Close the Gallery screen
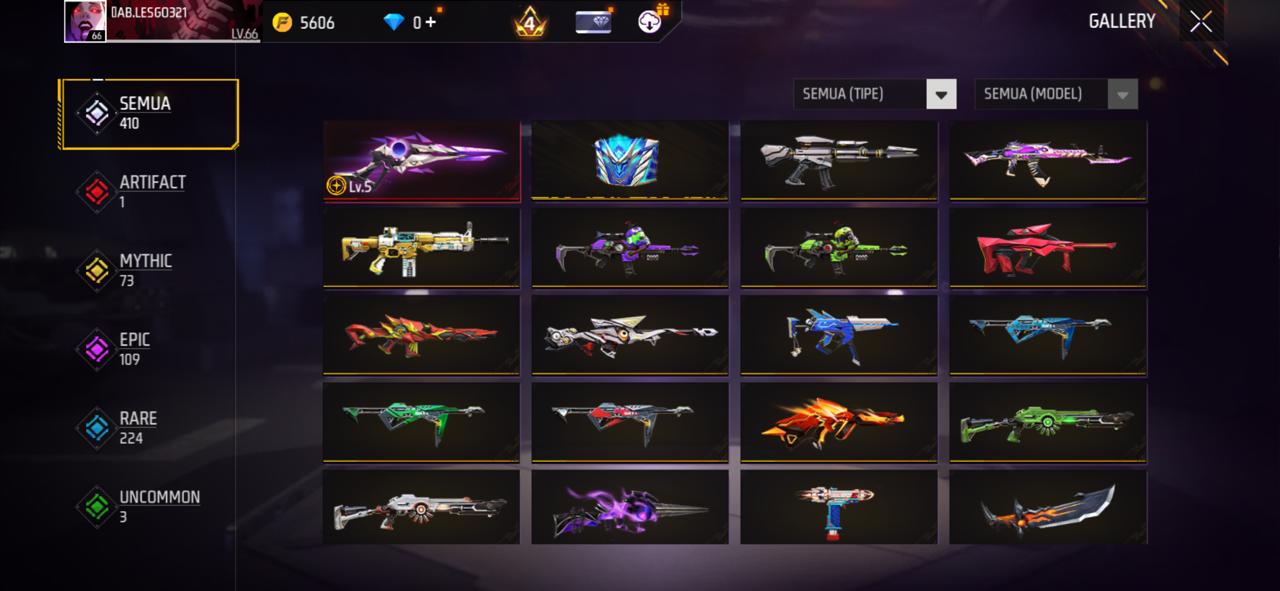1280x591 pixels. click(x=1201, y=22)
